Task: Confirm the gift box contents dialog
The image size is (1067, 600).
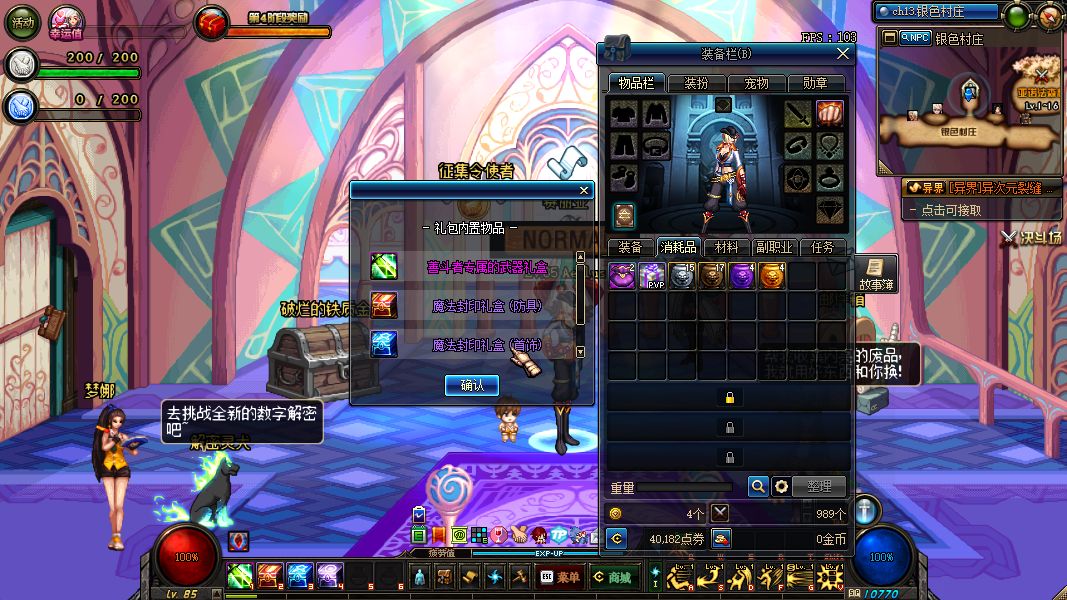Action: point(472,385)
